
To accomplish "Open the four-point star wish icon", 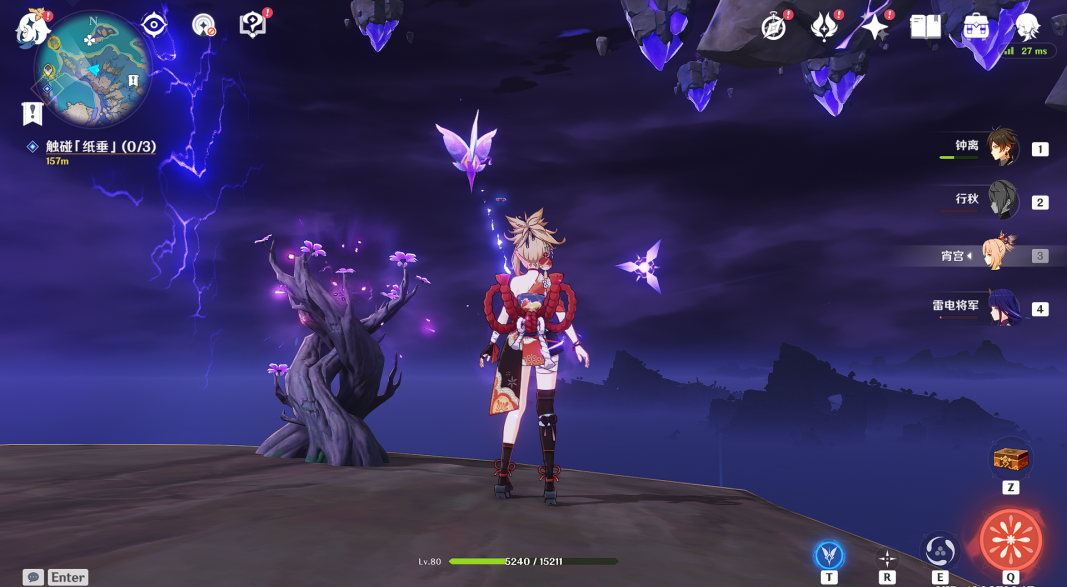I will coord(875,27).
